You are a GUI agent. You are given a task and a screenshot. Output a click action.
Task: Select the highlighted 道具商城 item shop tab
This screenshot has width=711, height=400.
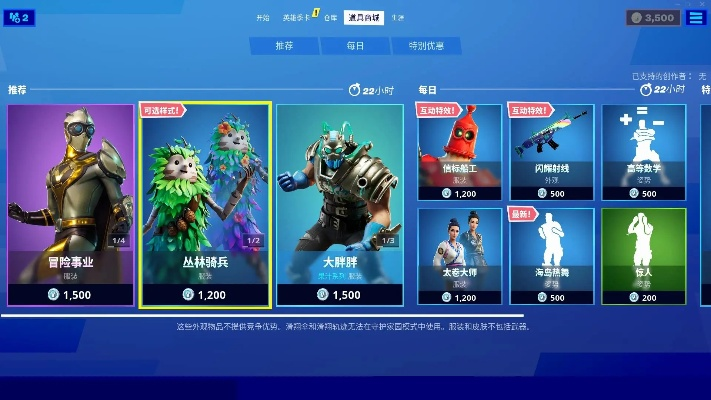tap(363, 17)
